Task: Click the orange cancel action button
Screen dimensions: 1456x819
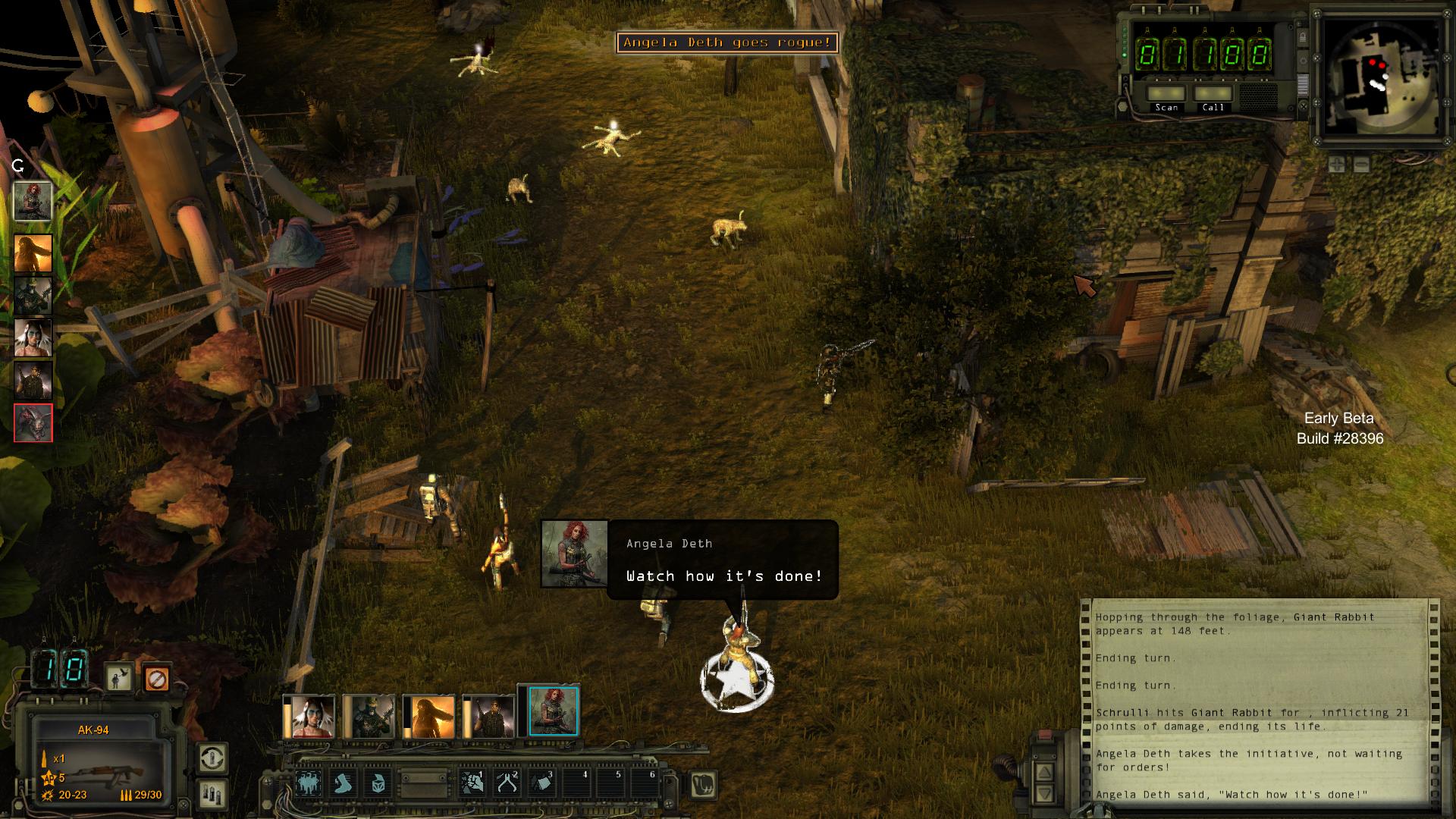Action: [x=156, y=679]
